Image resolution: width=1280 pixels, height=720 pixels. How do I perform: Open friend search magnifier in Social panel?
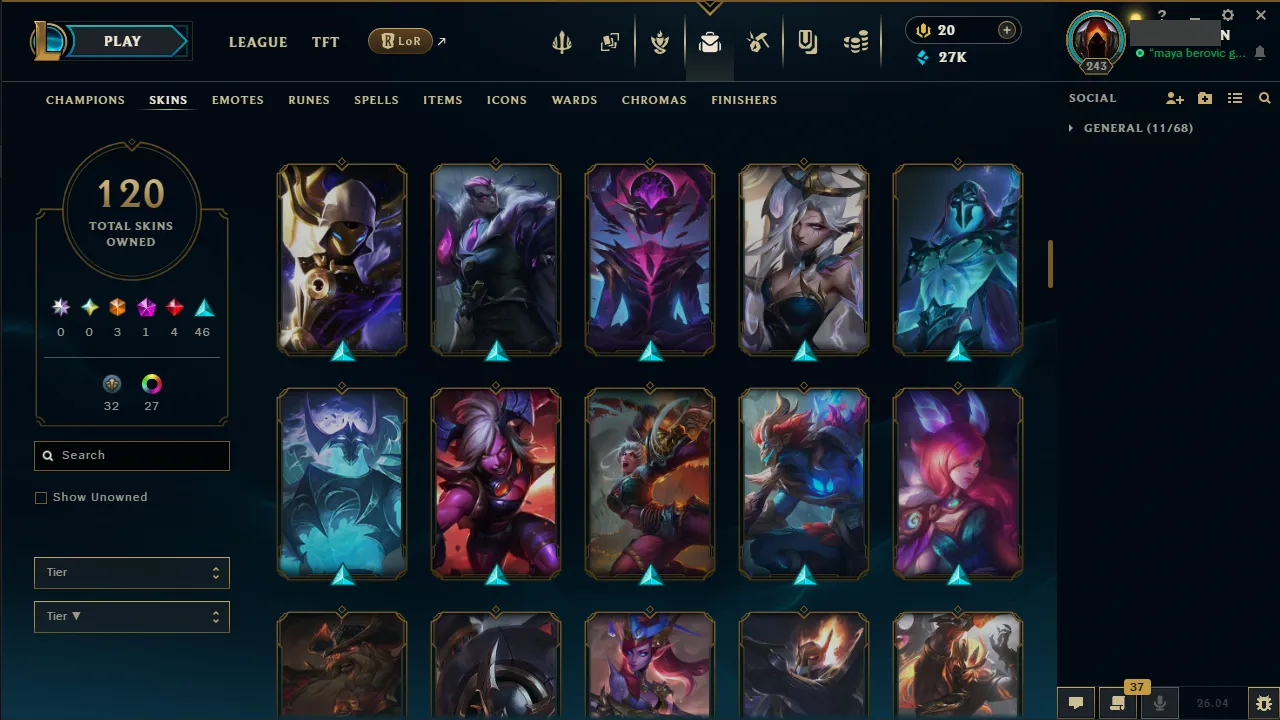click(1264, 98)
